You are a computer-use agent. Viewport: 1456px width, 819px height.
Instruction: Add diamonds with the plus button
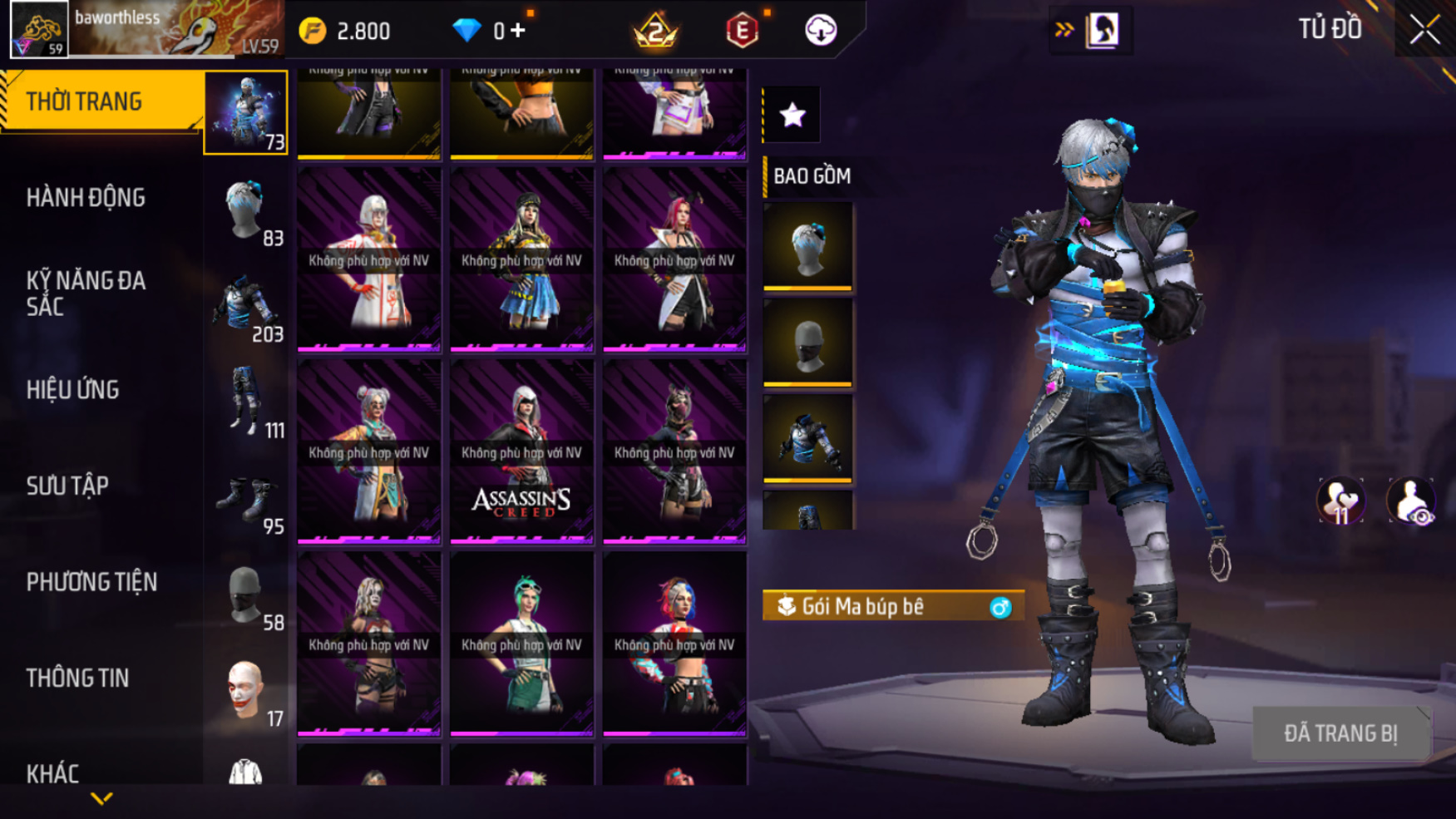[518, 31]
